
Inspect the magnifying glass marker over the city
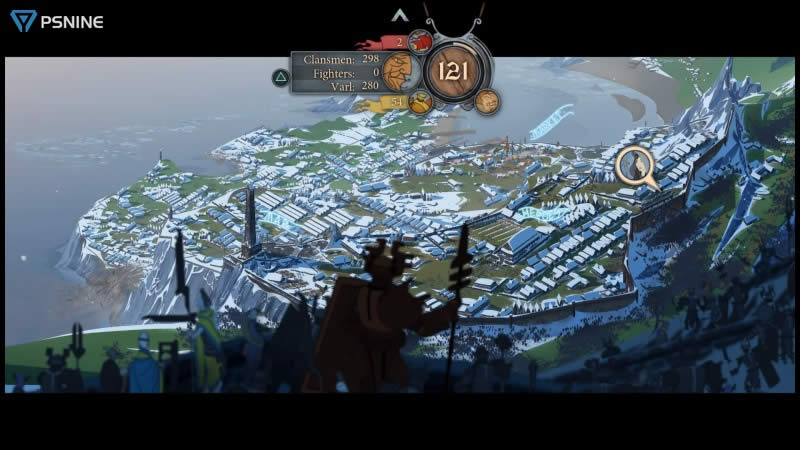pos(635,166)
